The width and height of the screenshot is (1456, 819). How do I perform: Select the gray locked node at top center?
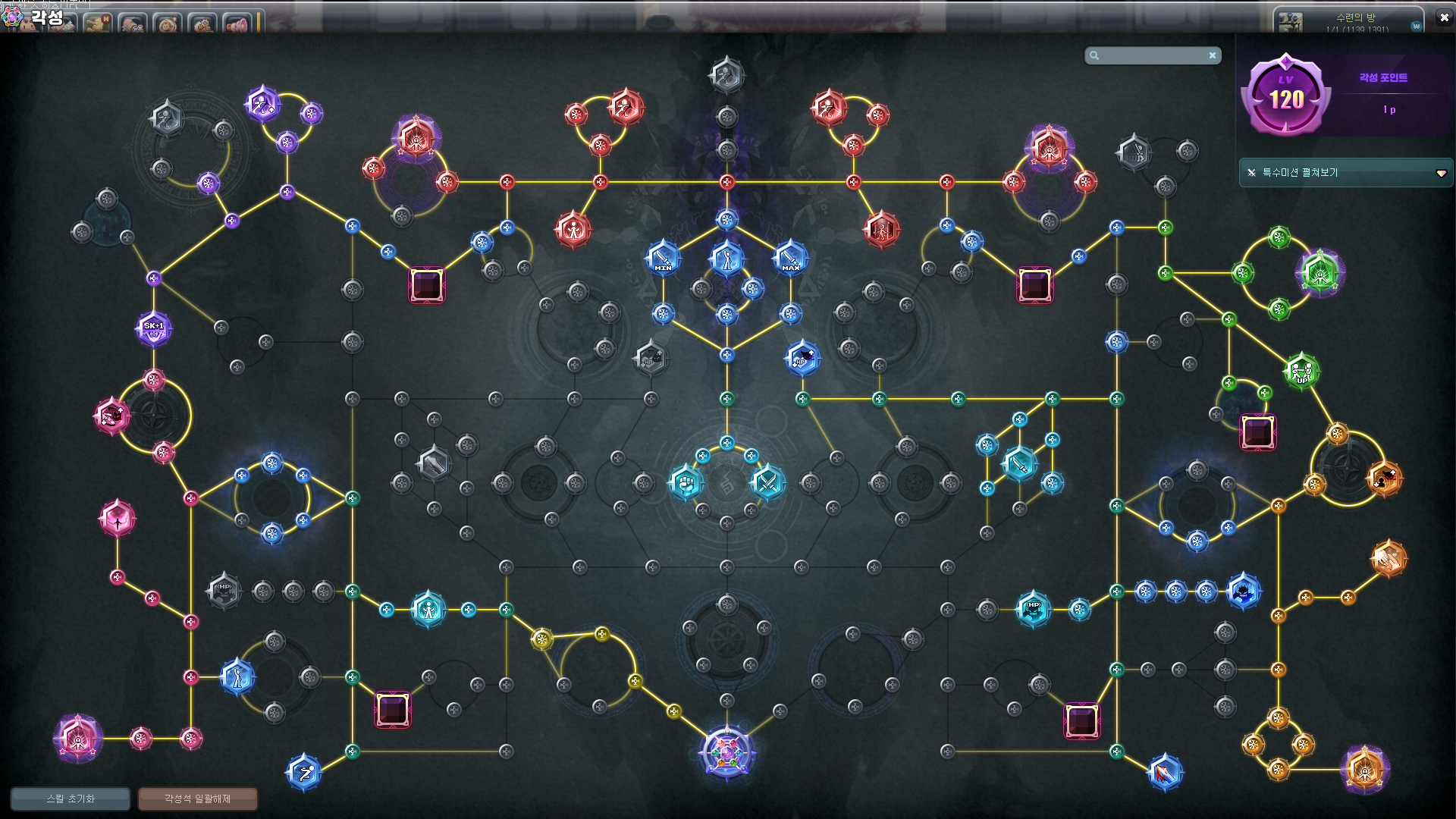click(x=726, y=75)
